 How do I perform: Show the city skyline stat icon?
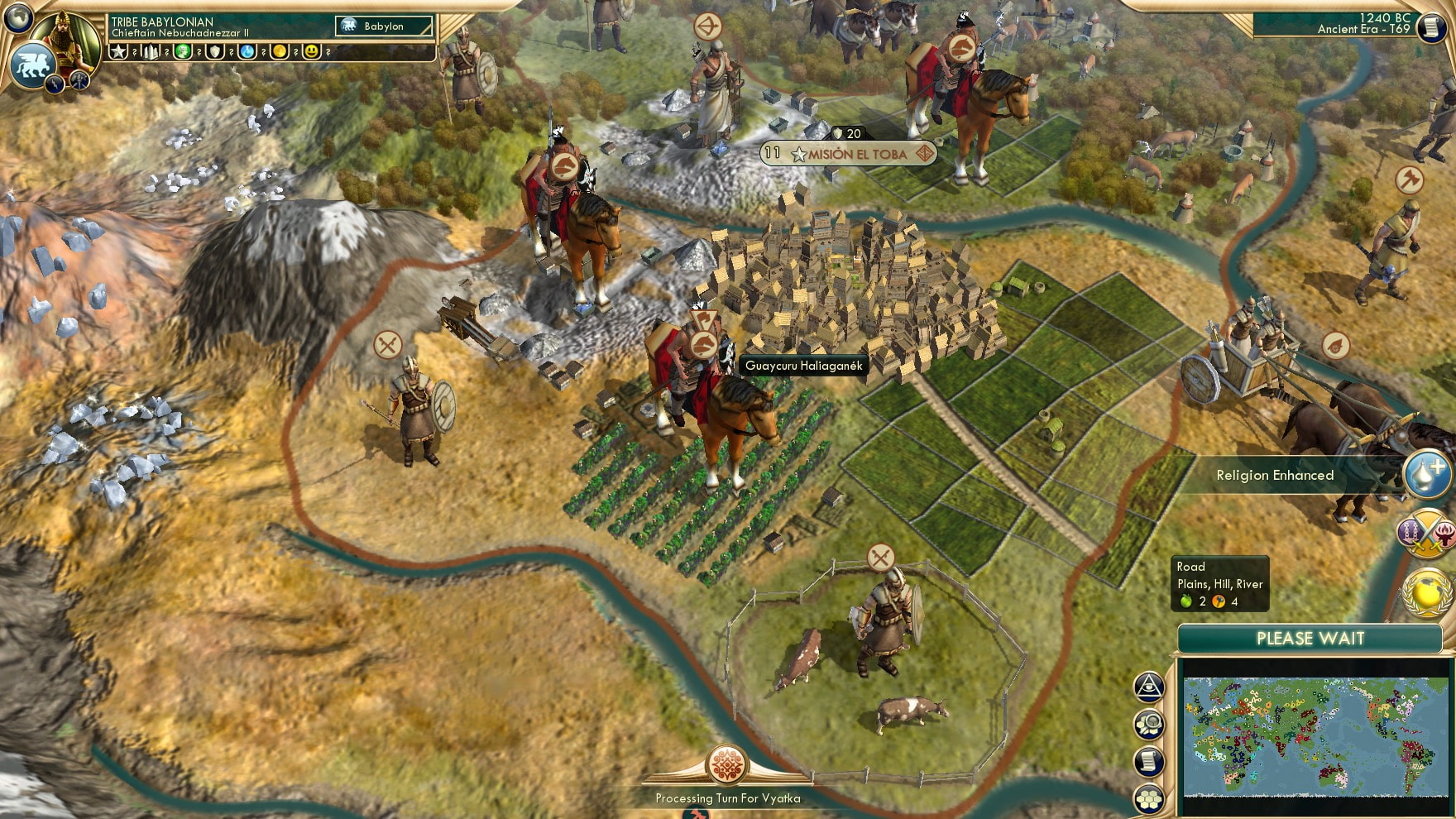pyautogui.click(x=151, y=51)
